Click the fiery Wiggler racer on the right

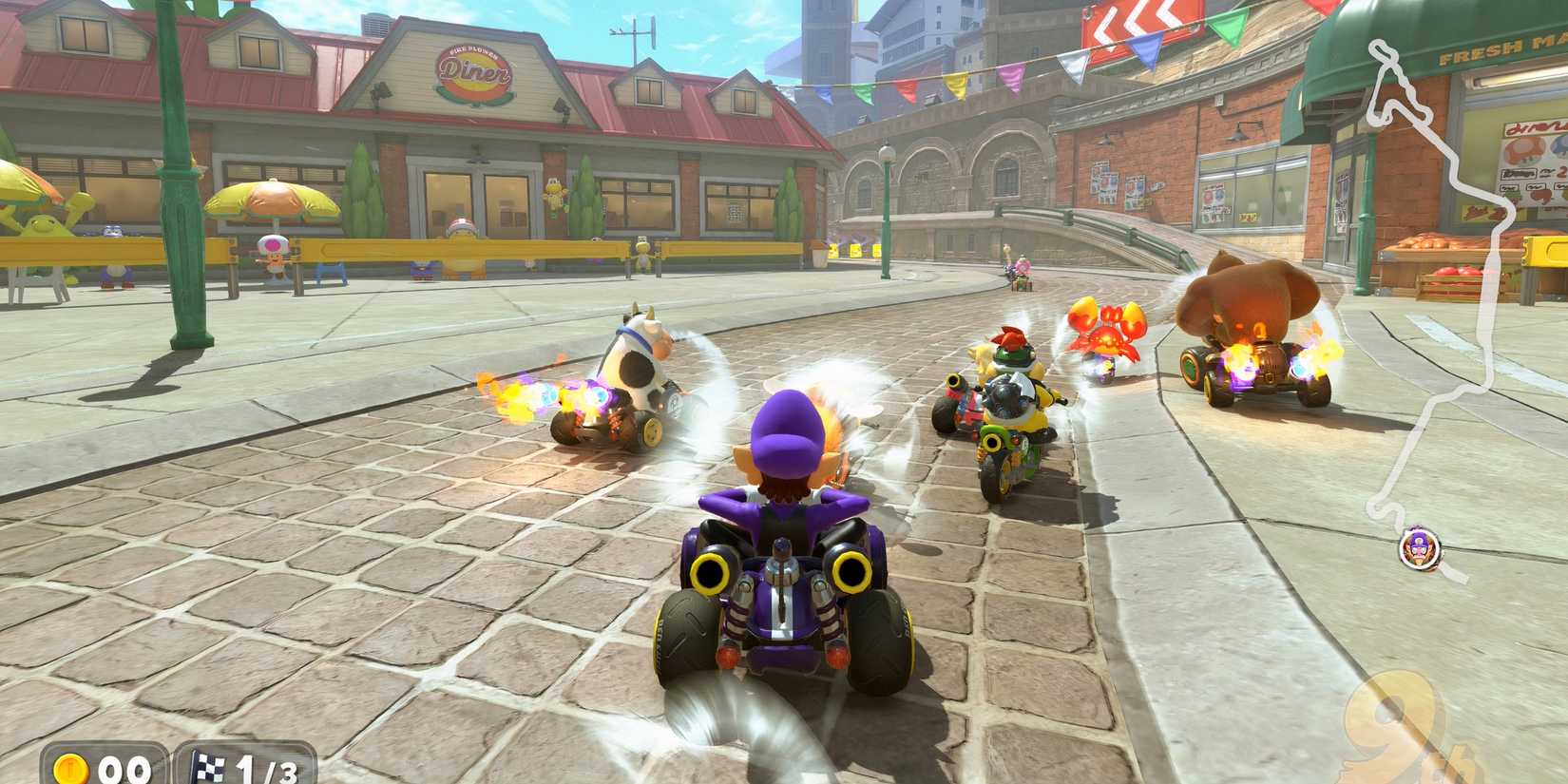(1107, 333)
